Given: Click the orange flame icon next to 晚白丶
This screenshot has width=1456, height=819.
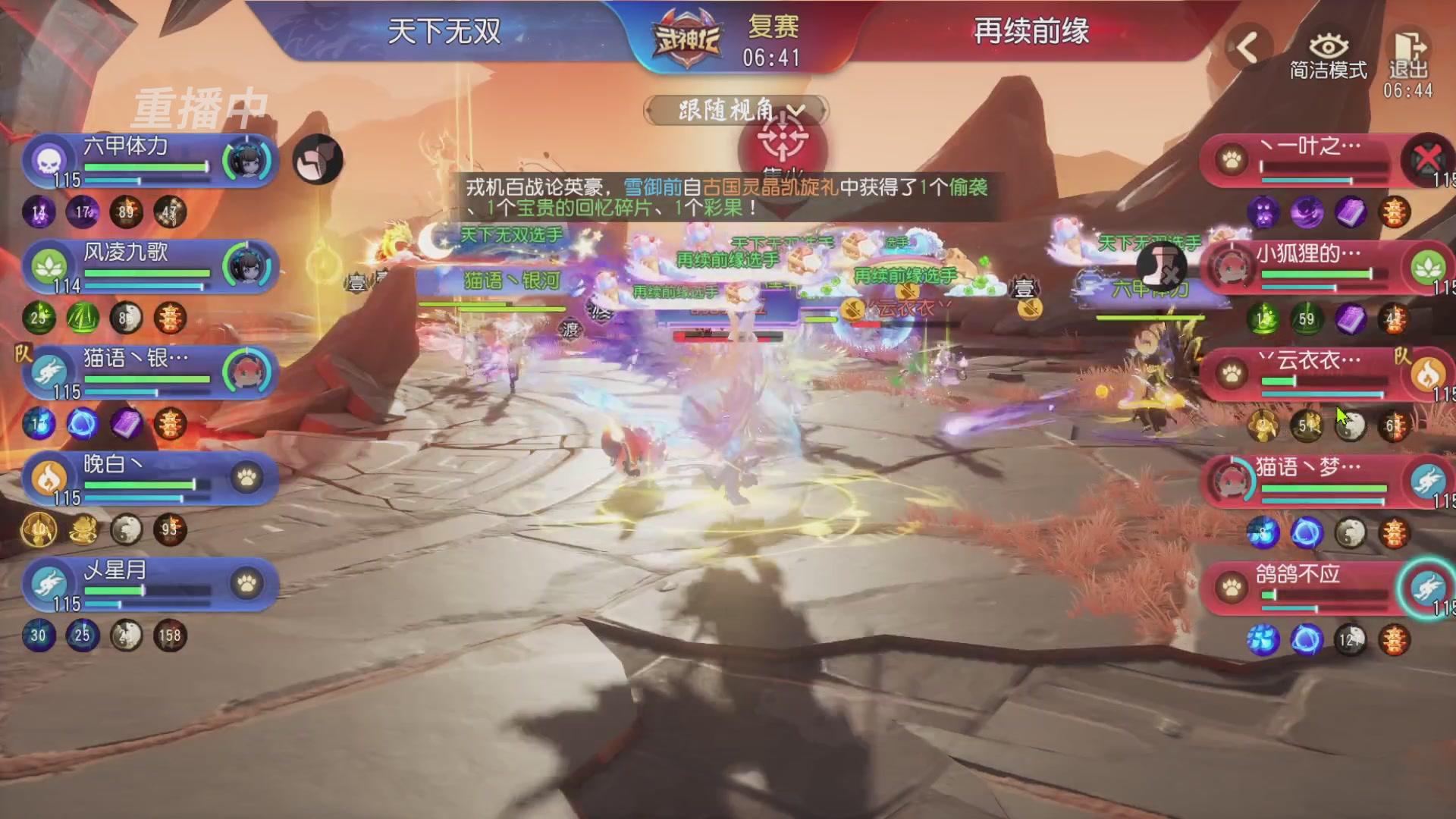Looking at the screenshot, I should point(47,479).
